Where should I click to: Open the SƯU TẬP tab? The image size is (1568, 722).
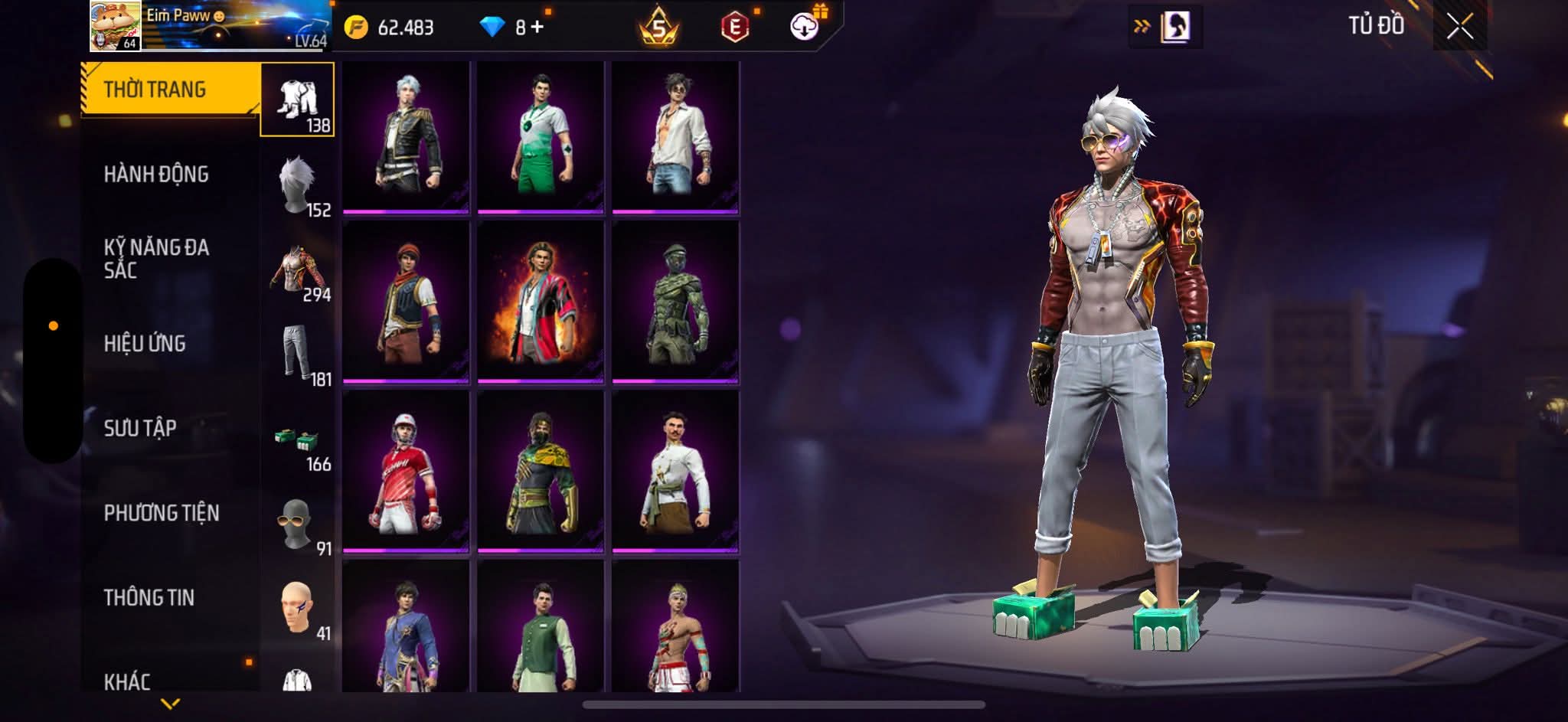coord(140,428)
